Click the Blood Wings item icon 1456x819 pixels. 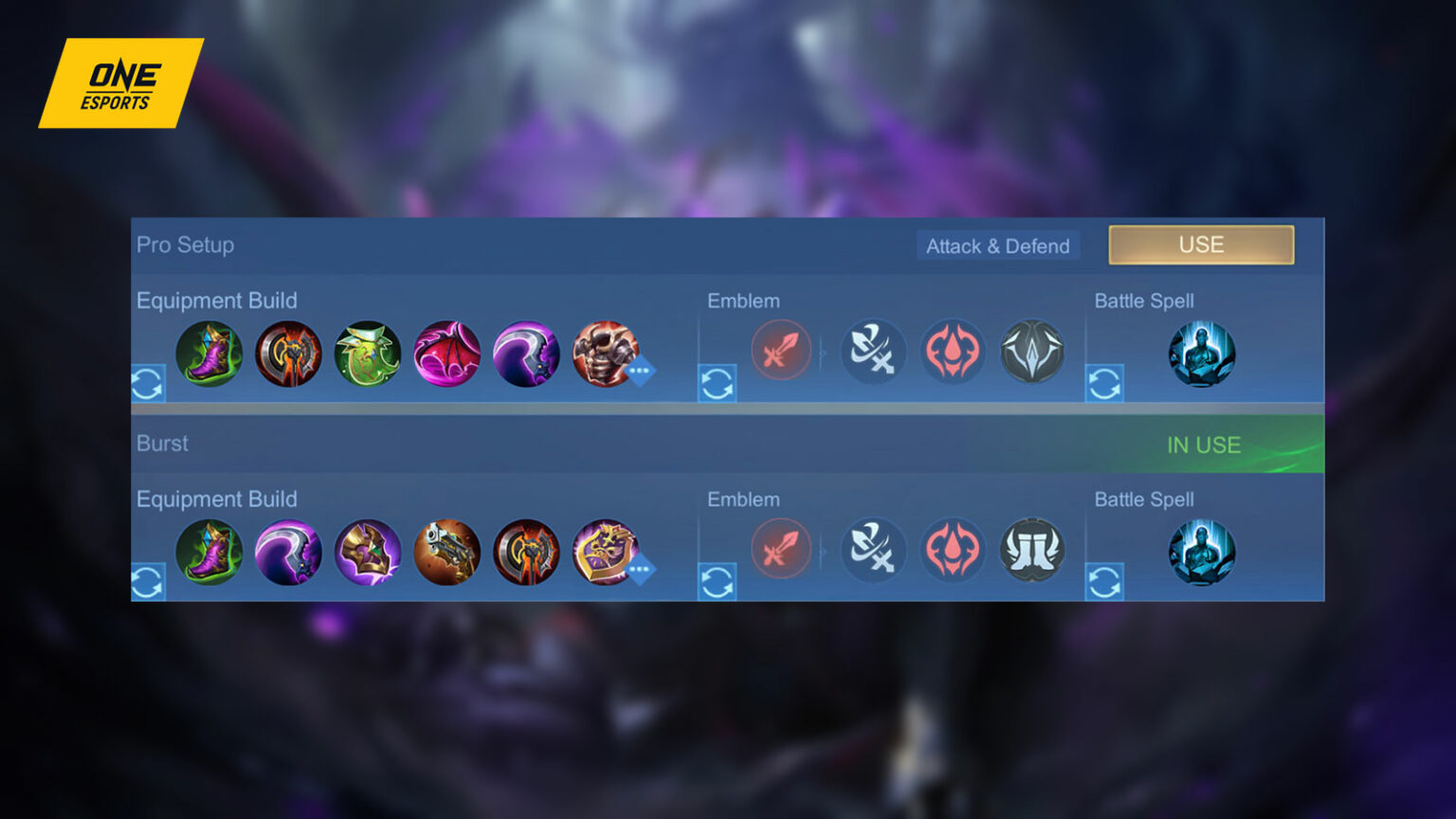[x=447, y=354]
